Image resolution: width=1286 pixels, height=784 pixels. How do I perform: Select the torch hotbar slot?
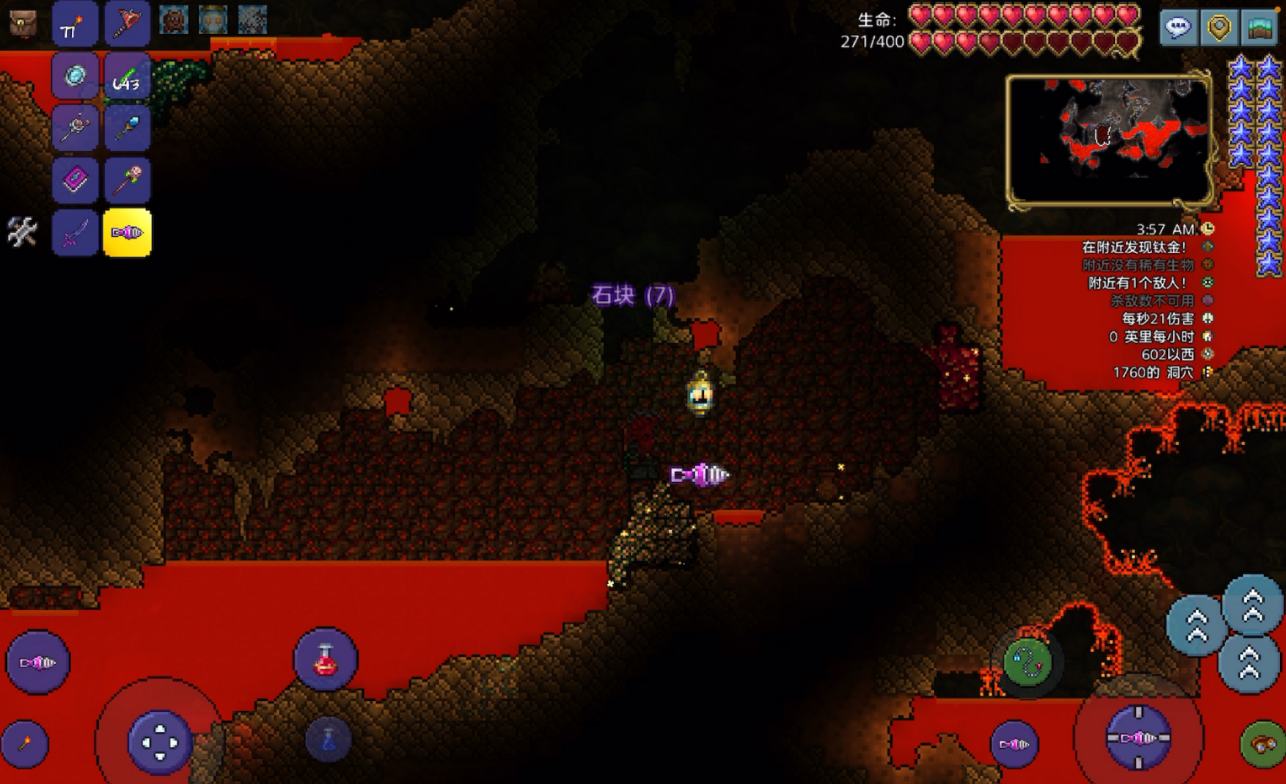point(76,24)
